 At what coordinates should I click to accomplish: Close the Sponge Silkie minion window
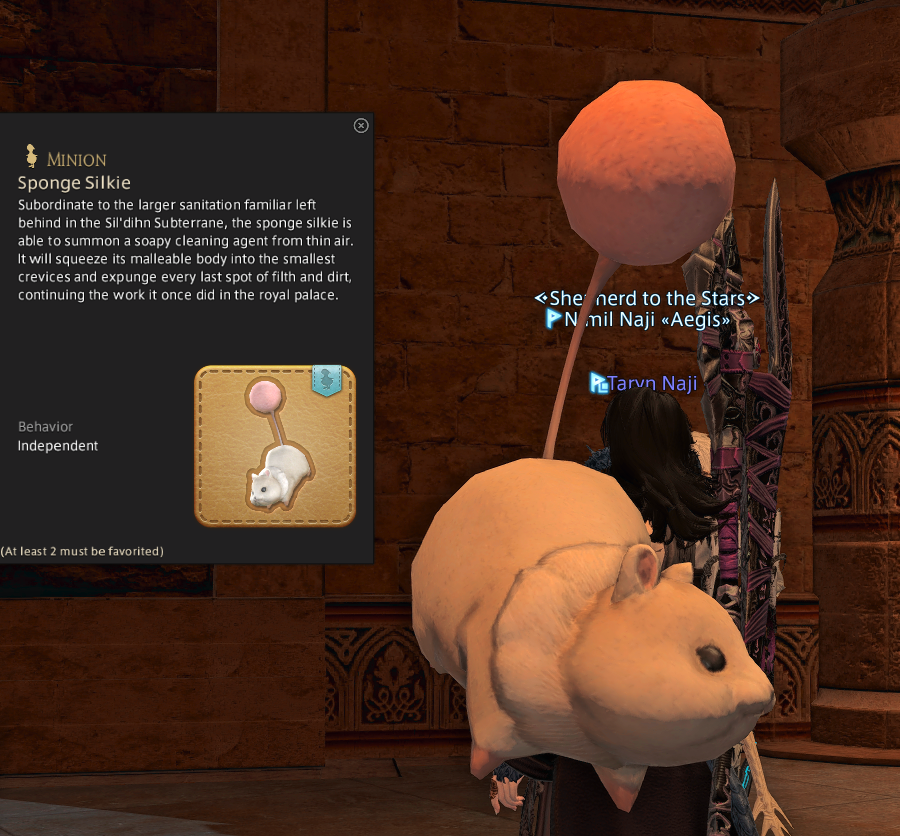[361, 125]
